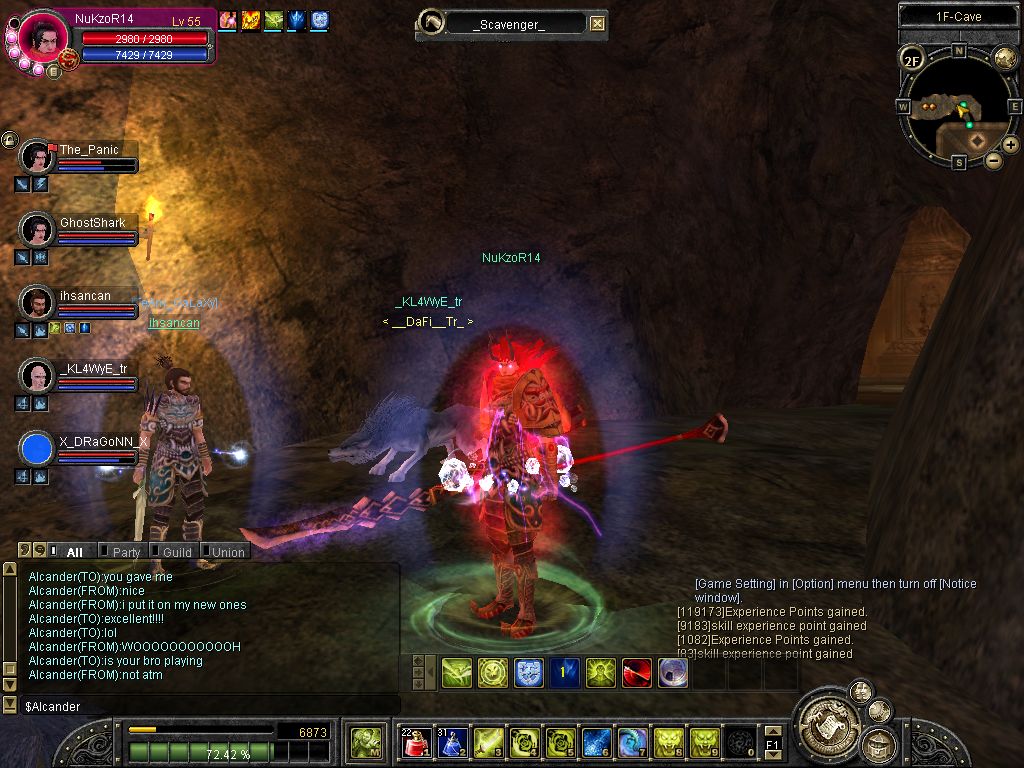Switch to the Guild chat tab
Screen dimensions: 1024x768
pyautogui.click(x=177, y=551)
